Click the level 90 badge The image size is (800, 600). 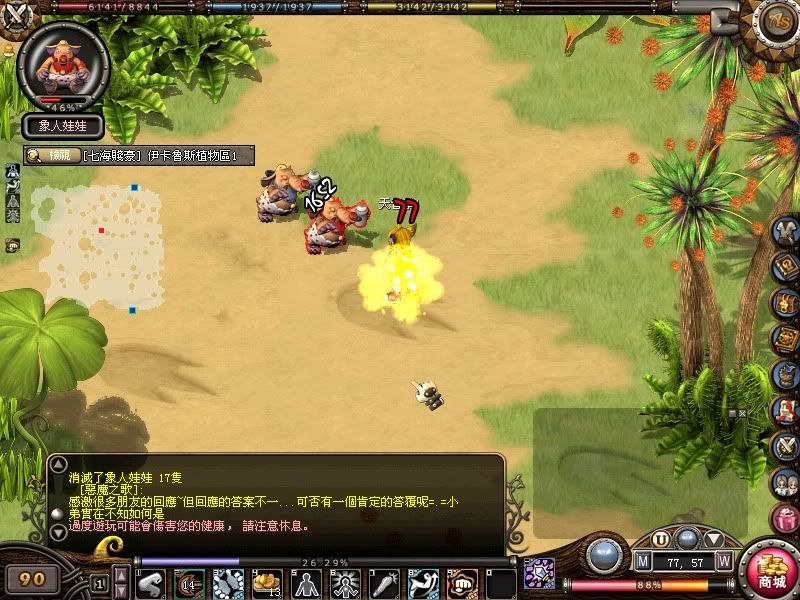pos(32,579)
